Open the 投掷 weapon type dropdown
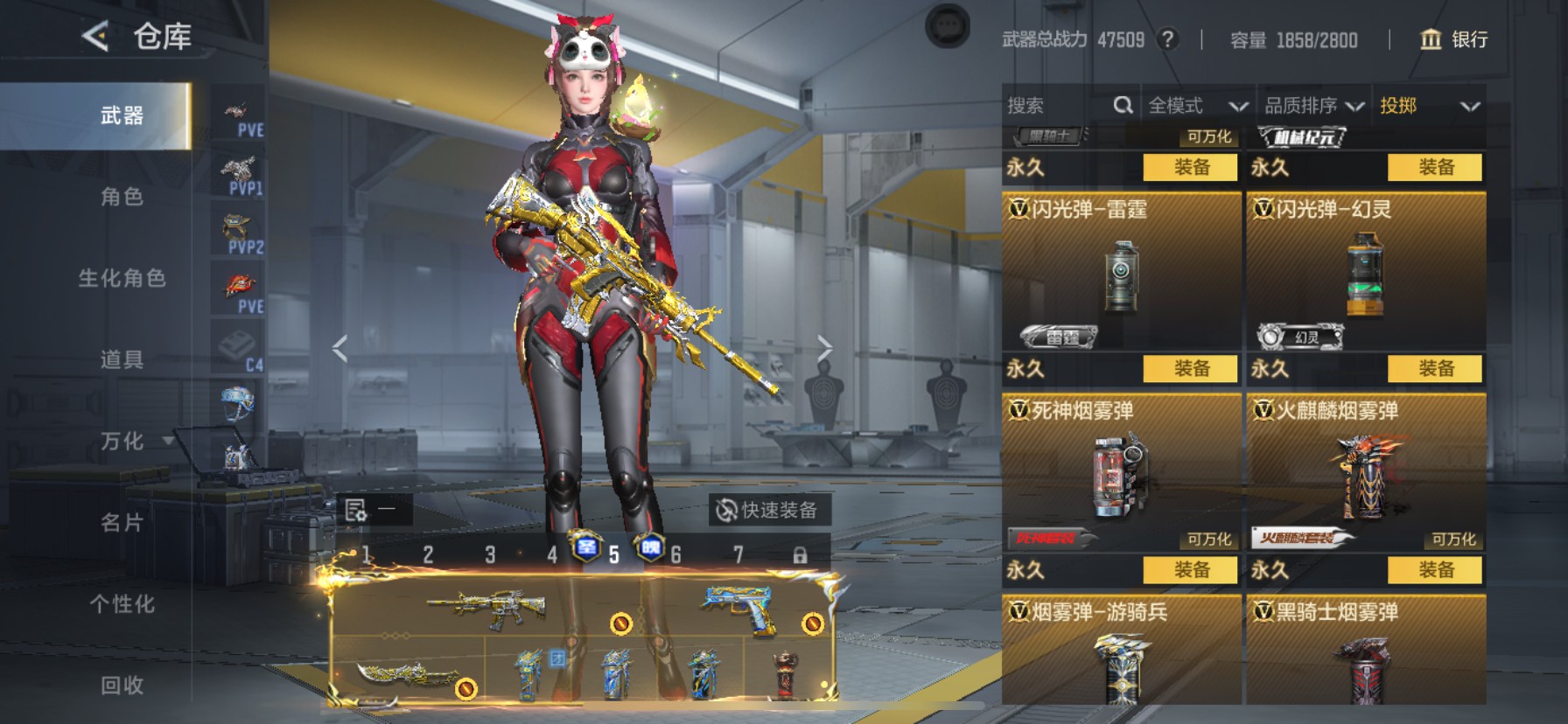The image size is (1568, 724). pos(1429,106)
